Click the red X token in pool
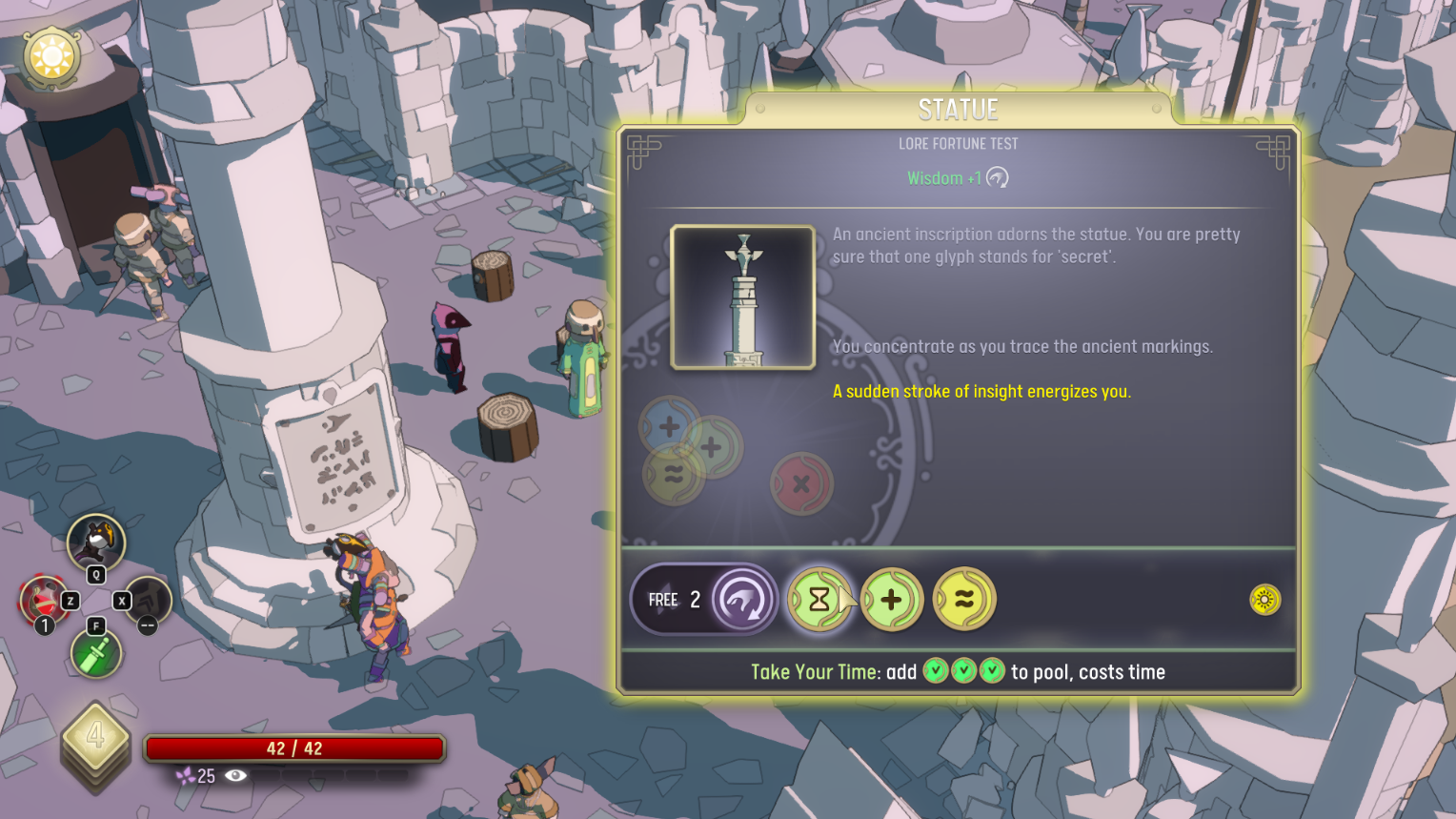 801,483
